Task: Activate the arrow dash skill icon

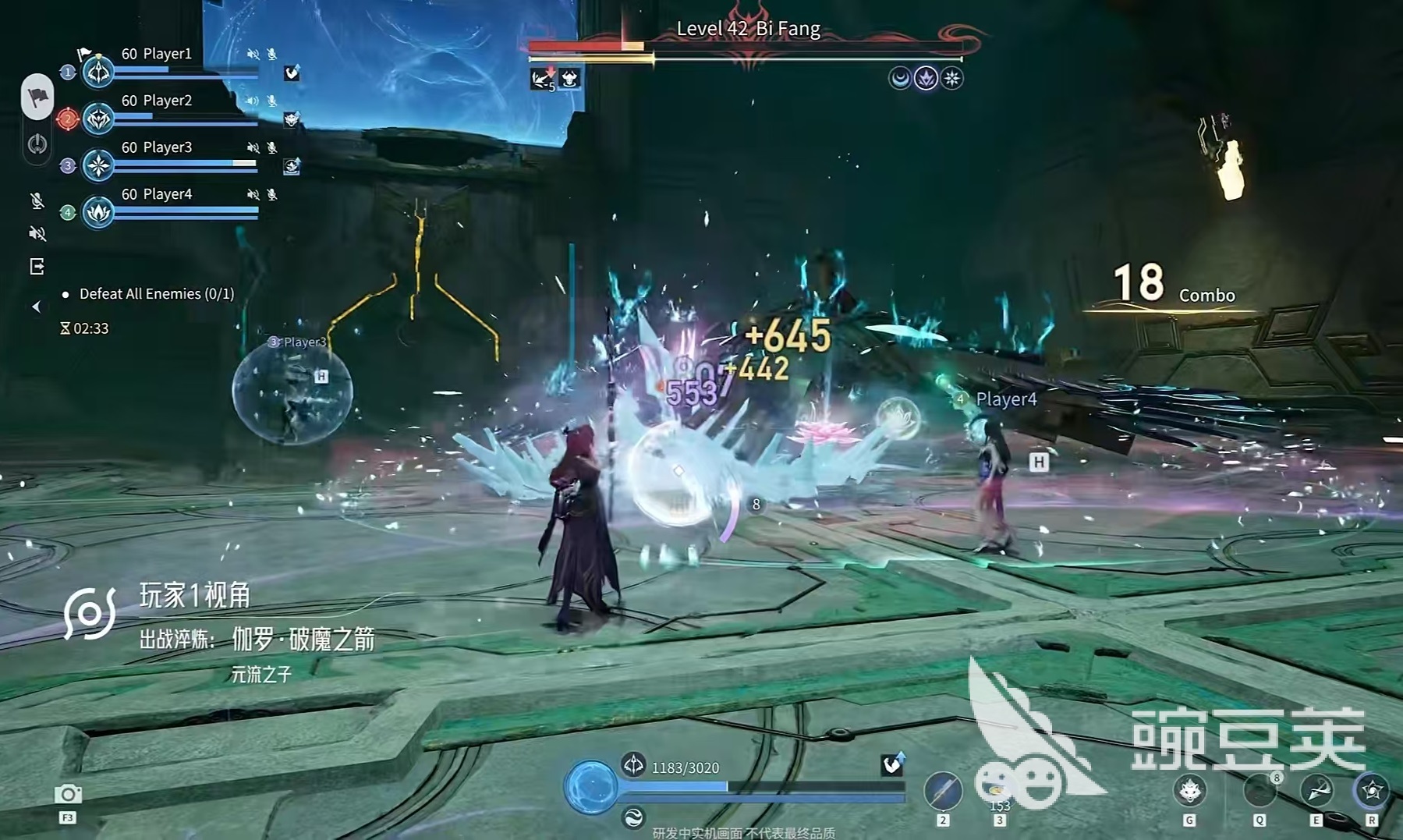Action: tap(1316, 791)
